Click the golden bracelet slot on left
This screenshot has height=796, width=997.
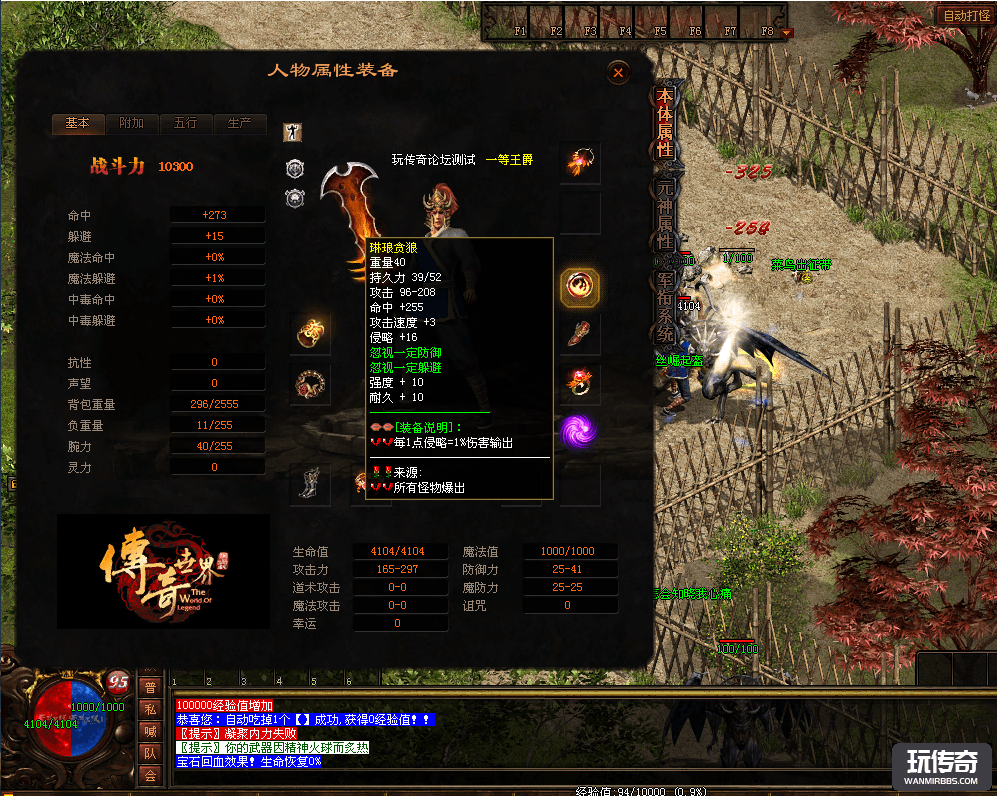(x=310, y=331)
